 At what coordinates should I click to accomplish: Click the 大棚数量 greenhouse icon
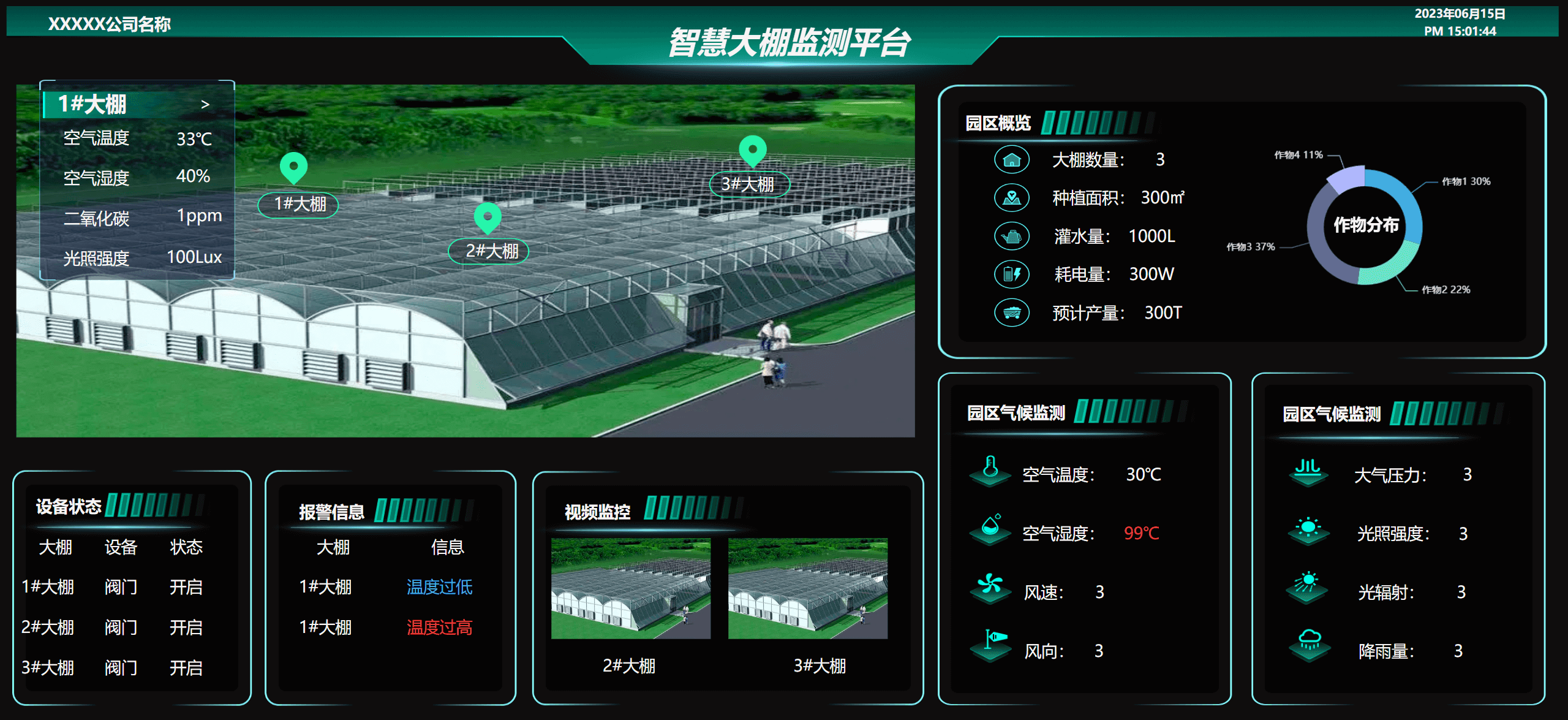[1012, 160]
